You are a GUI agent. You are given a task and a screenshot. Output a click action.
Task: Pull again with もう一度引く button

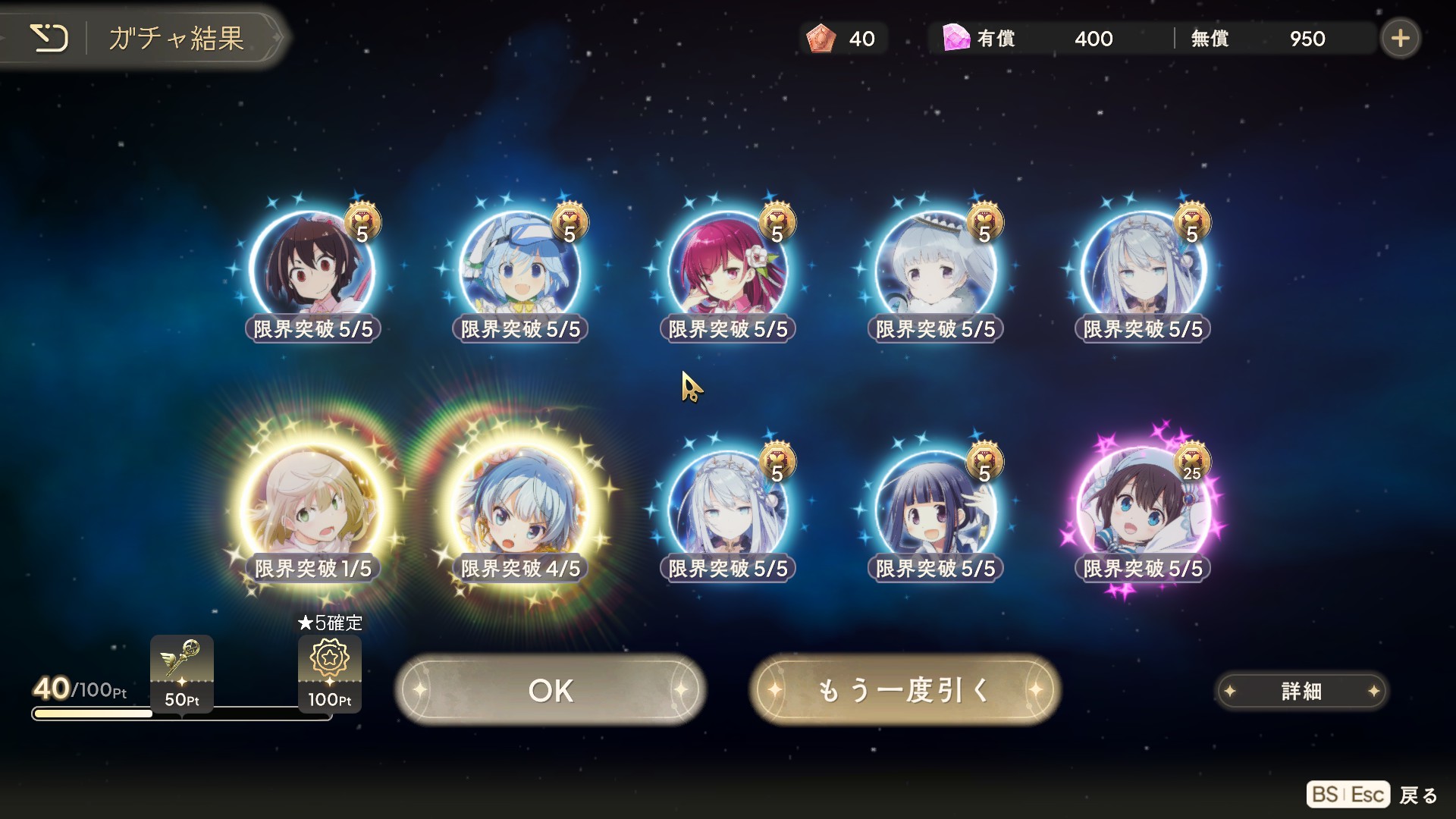point(905,690)
